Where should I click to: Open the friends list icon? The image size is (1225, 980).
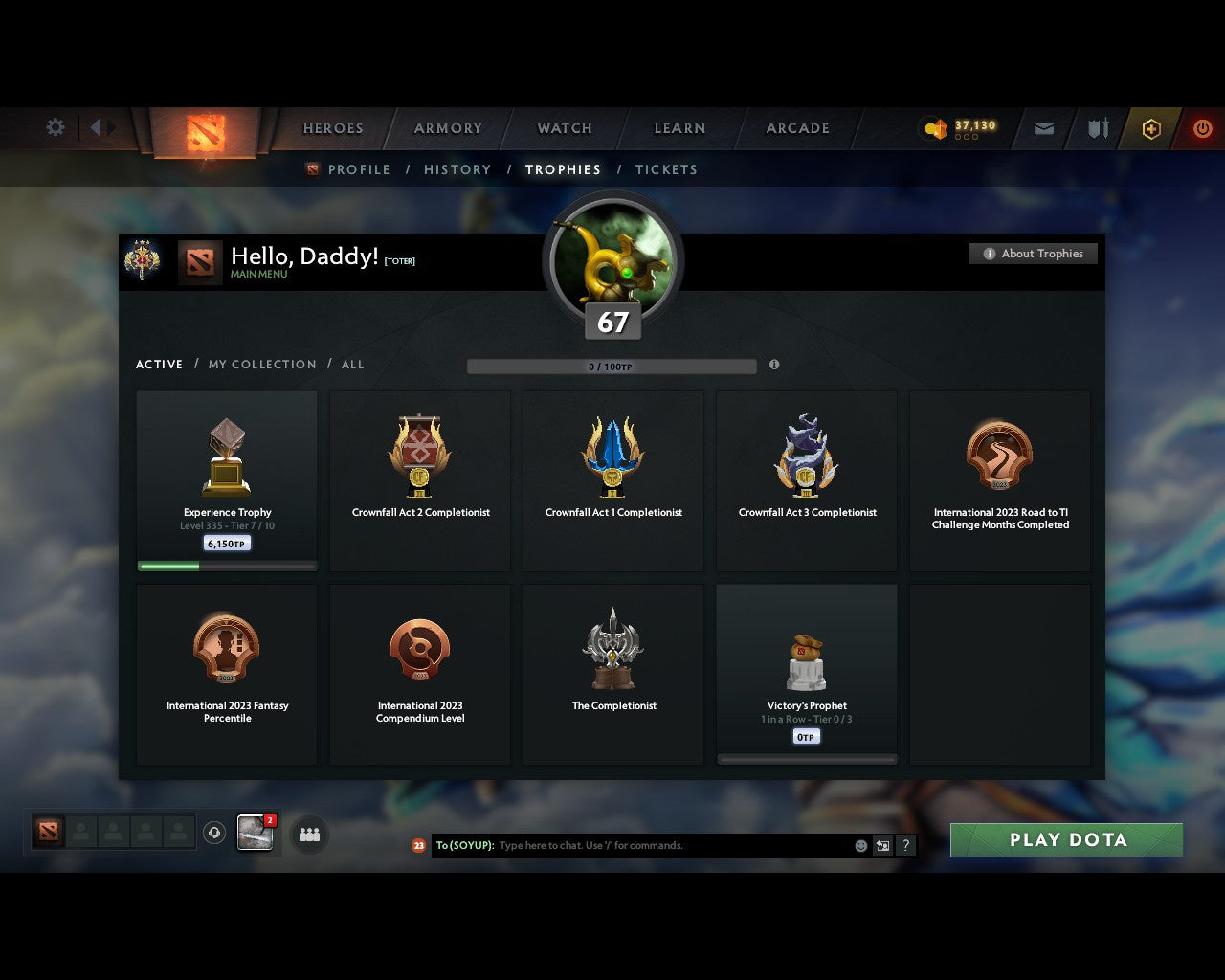308,834
